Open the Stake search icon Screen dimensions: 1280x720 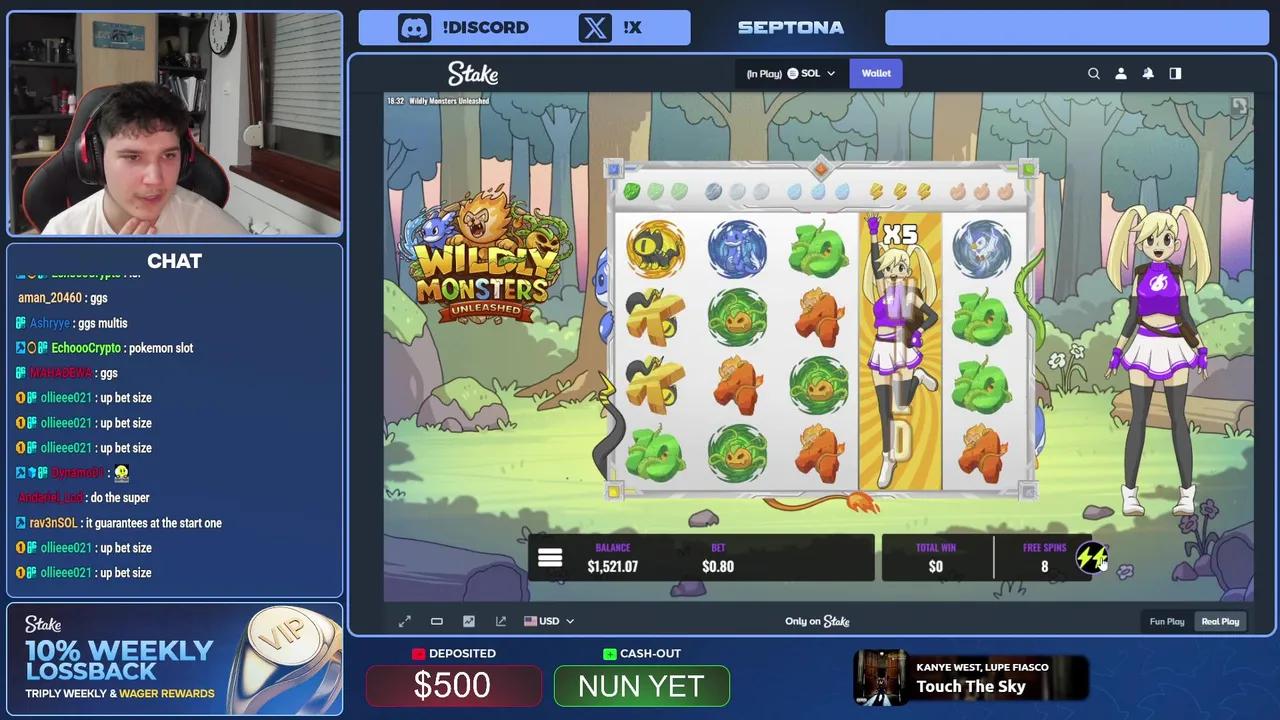pyautogui.click(x=1094, y=73)
